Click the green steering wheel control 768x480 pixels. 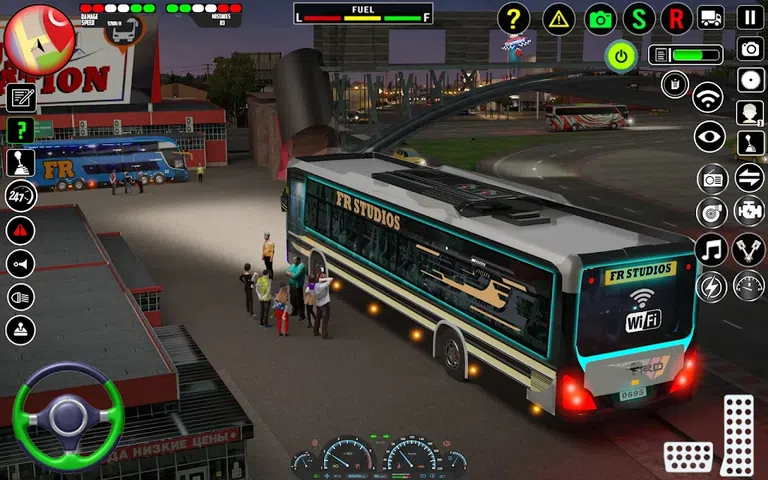tap(68, 415)
